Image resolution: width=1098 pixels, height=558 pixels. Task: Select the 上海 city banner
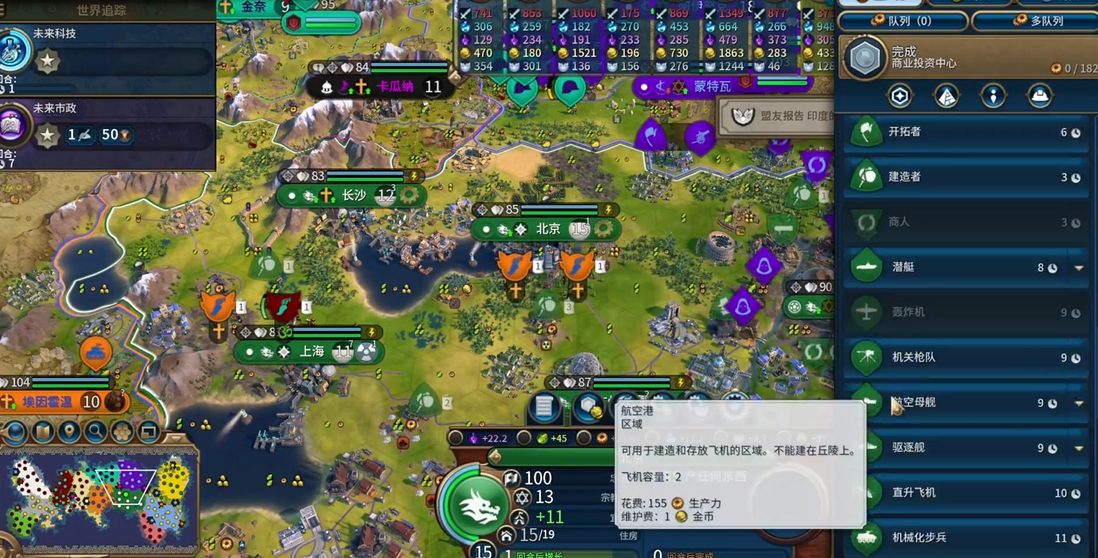[x=310, y=351]
